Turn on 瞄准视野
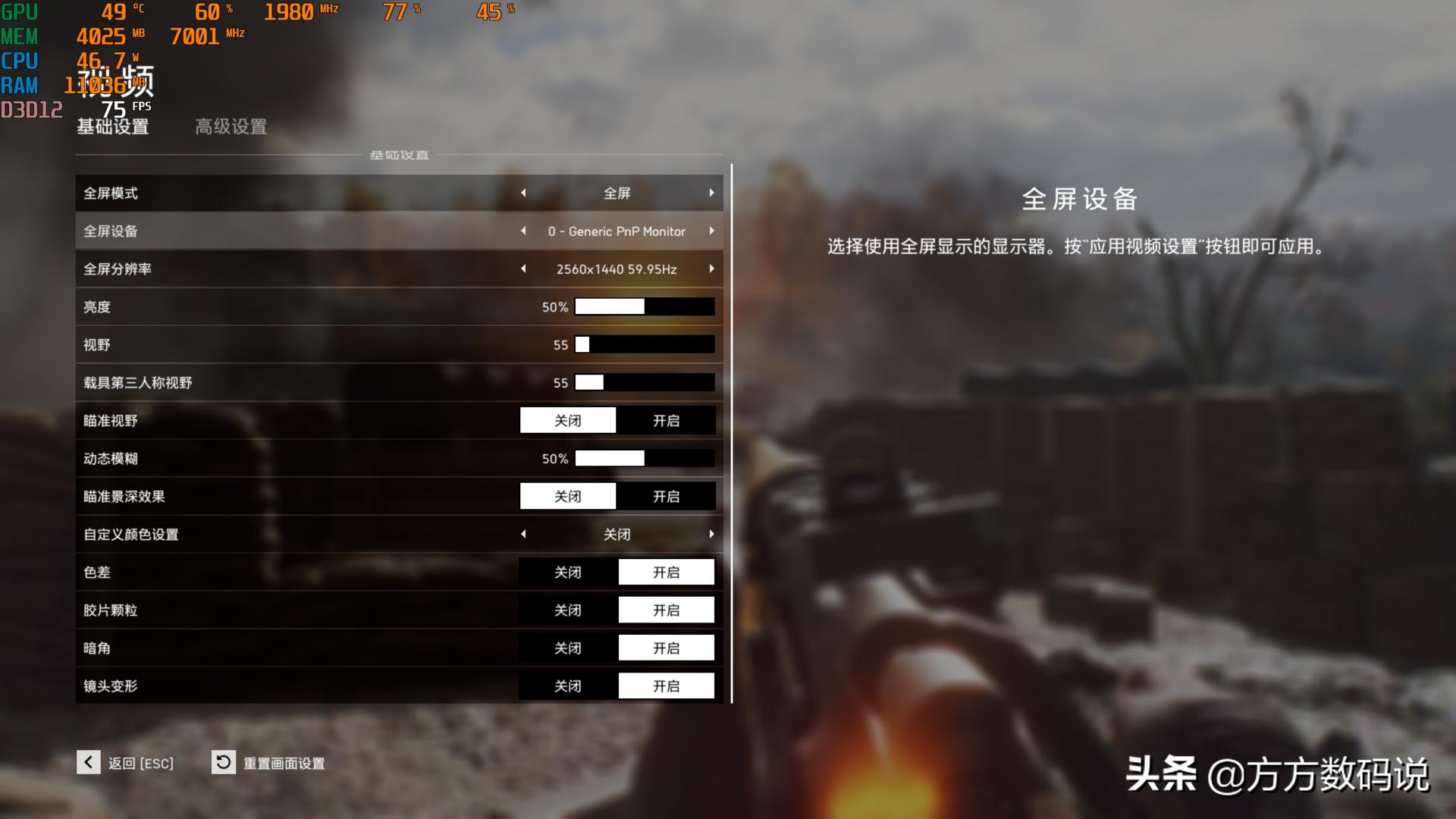Screen dimensions: 1456x819 (666, 420)
